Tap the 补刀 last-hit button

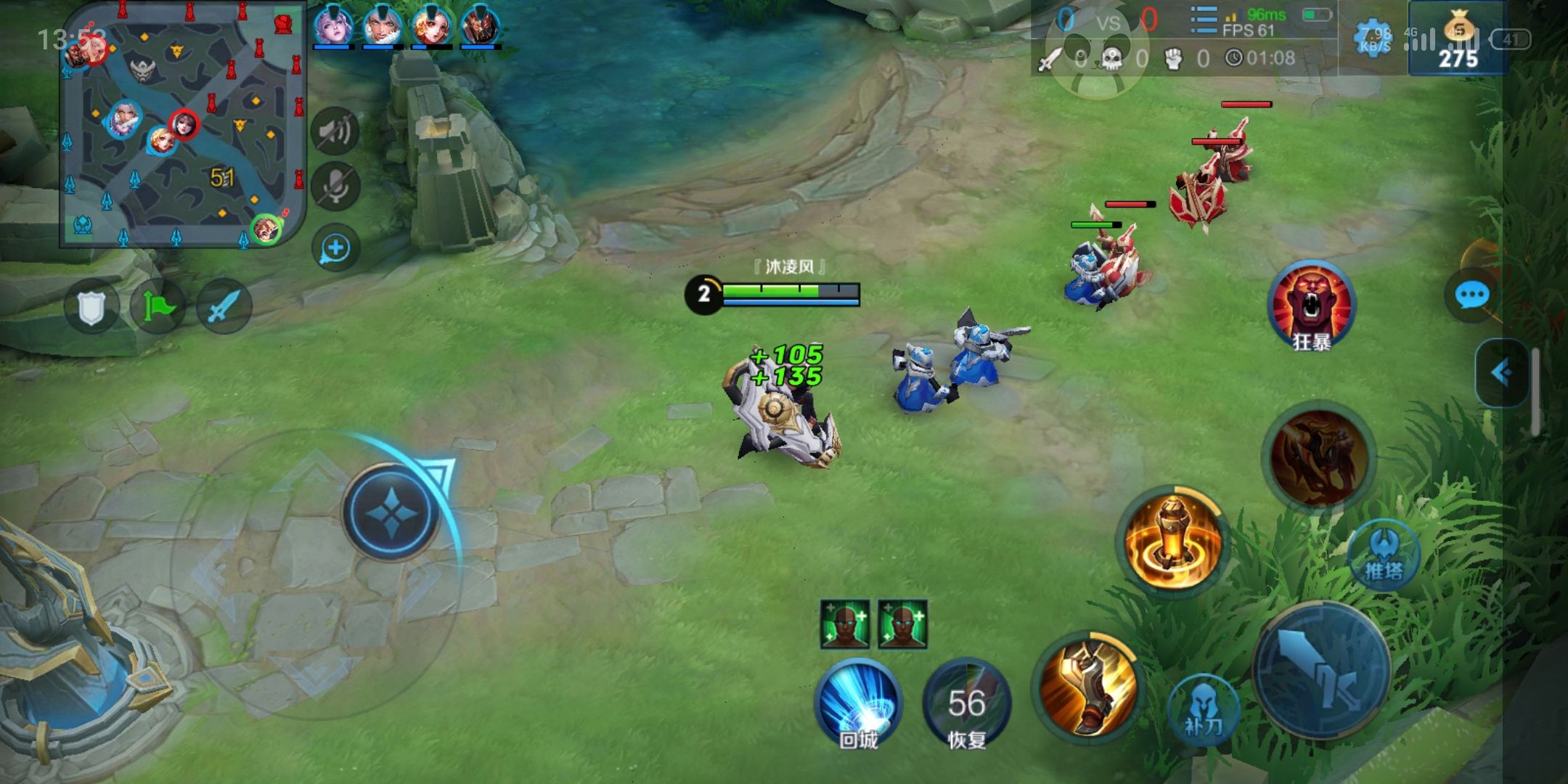tap(1203, 709)
